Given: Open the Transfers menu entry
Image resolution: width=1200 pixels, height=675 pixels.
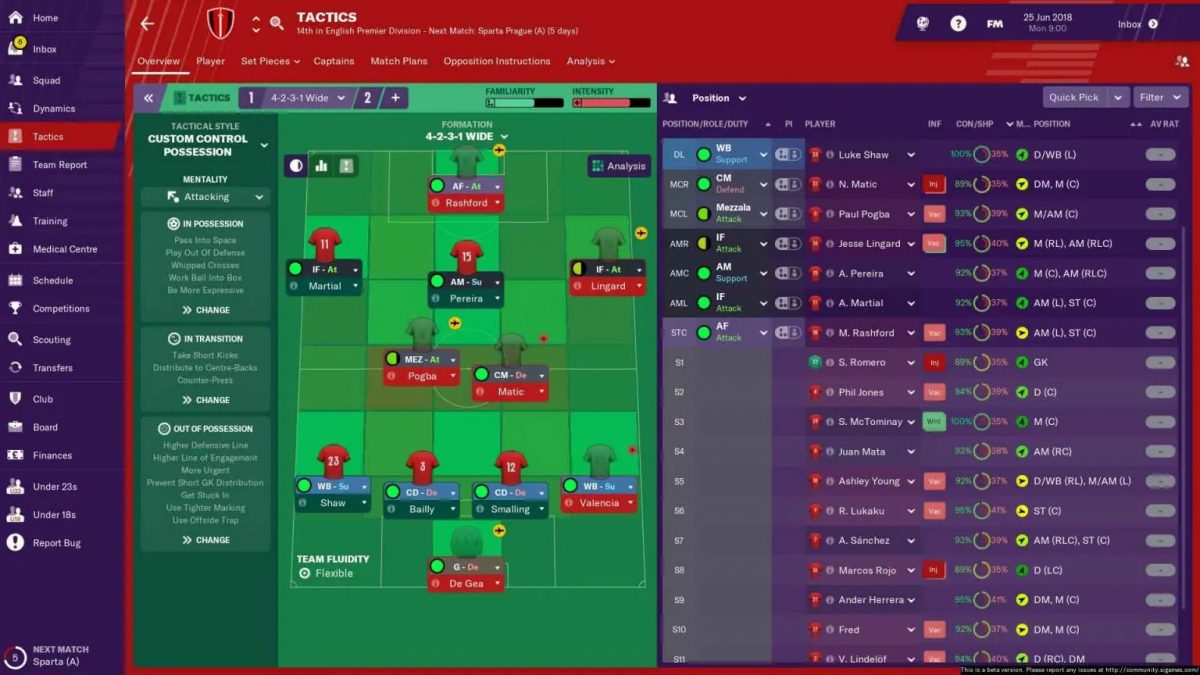Looking at the screenshot, I should [52, 368].
